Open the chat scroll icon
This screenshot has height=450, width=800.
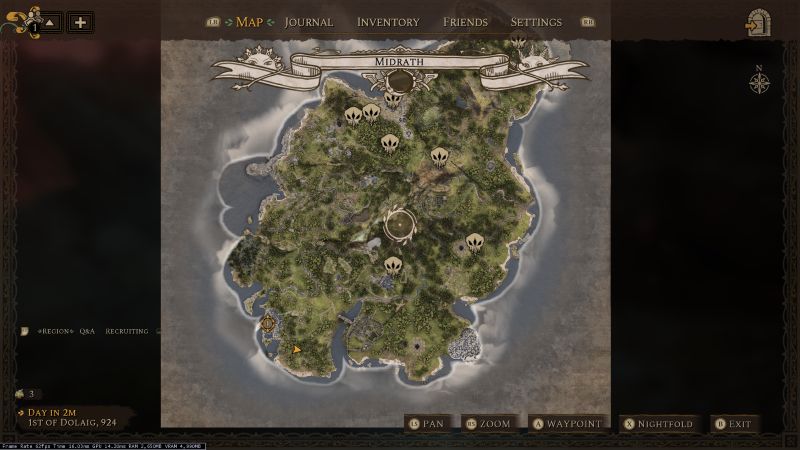tap(24, 331)
